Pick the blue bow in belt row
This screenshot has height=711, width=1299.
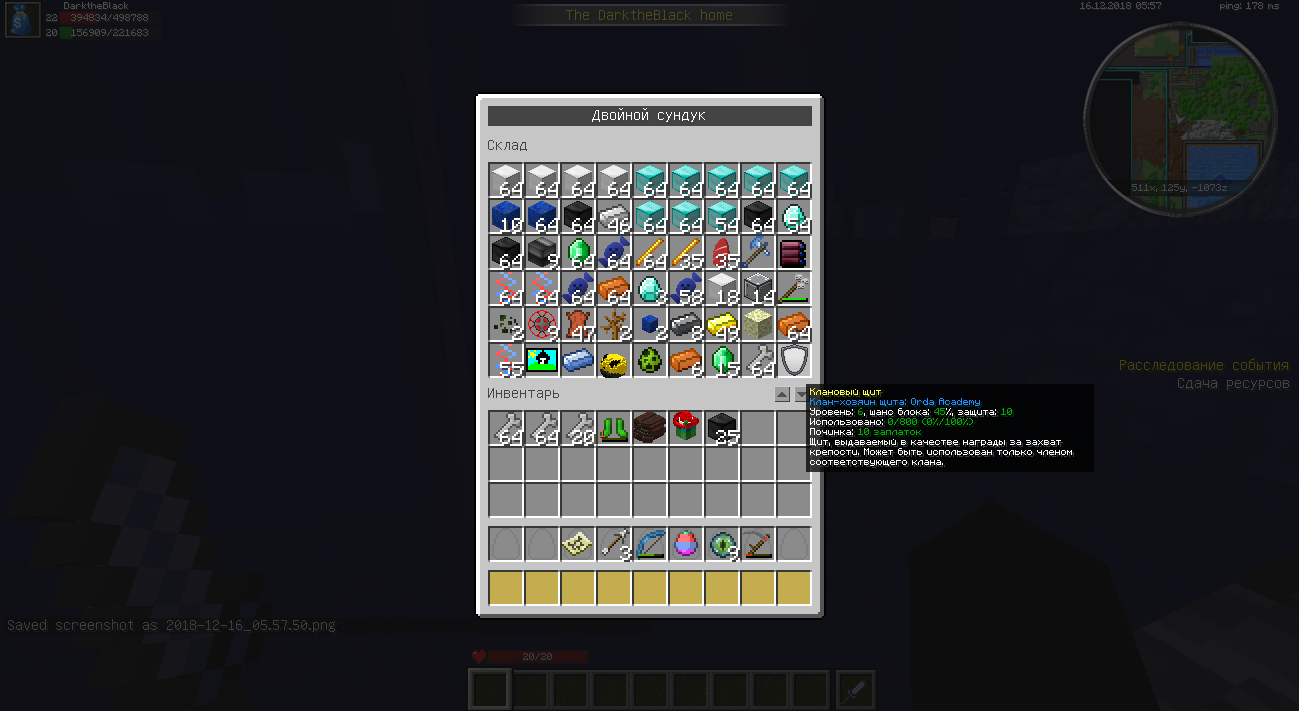point(650,544)
